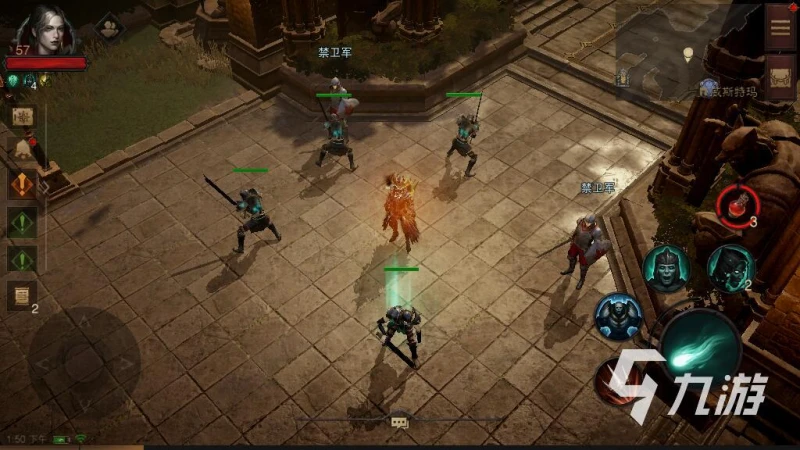
Task: Activate the dark skull skill
Action: coord(729,266)
